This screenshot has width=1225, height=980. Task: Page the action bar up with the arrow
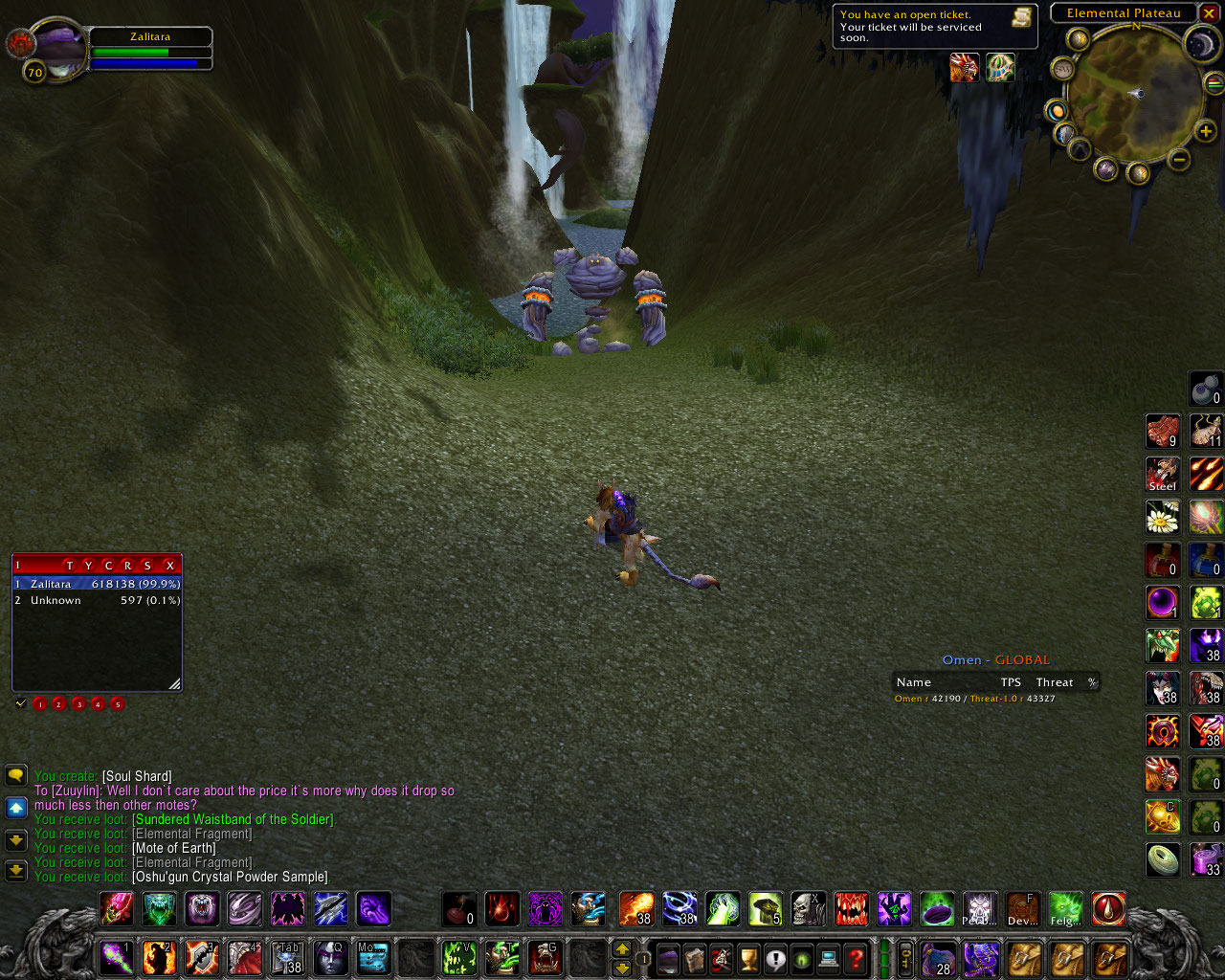[622, 948]
